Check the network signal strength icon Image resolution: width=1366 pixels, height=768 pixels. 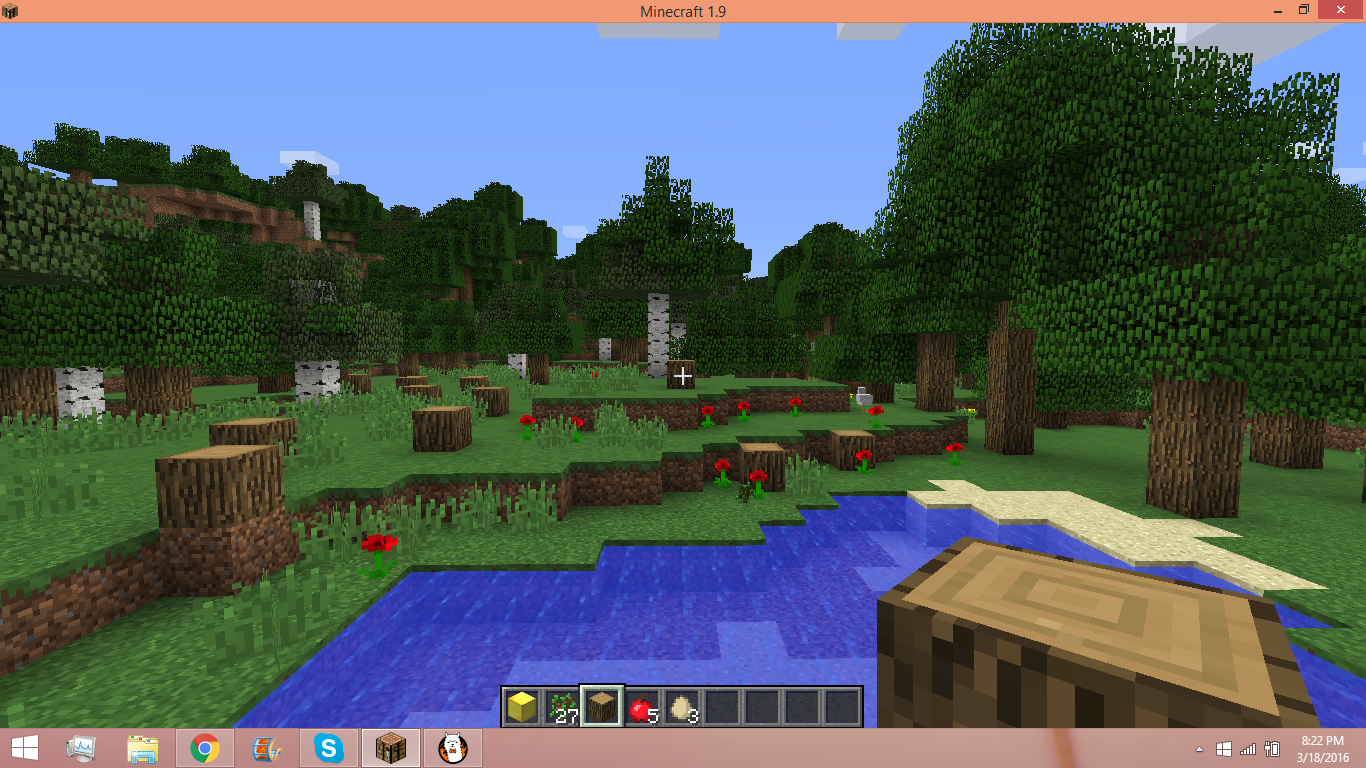click(1248, 748)
